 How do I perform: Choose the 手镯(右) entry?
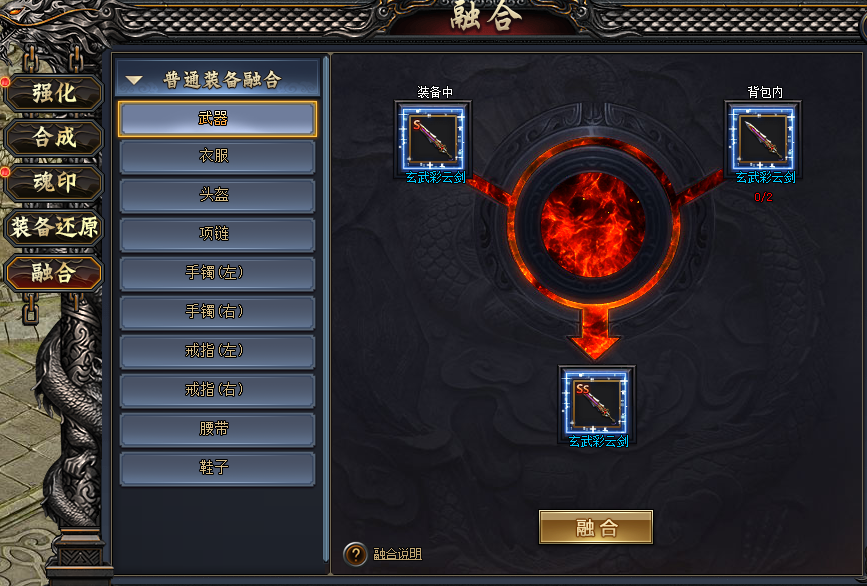(x=217, y=312)
